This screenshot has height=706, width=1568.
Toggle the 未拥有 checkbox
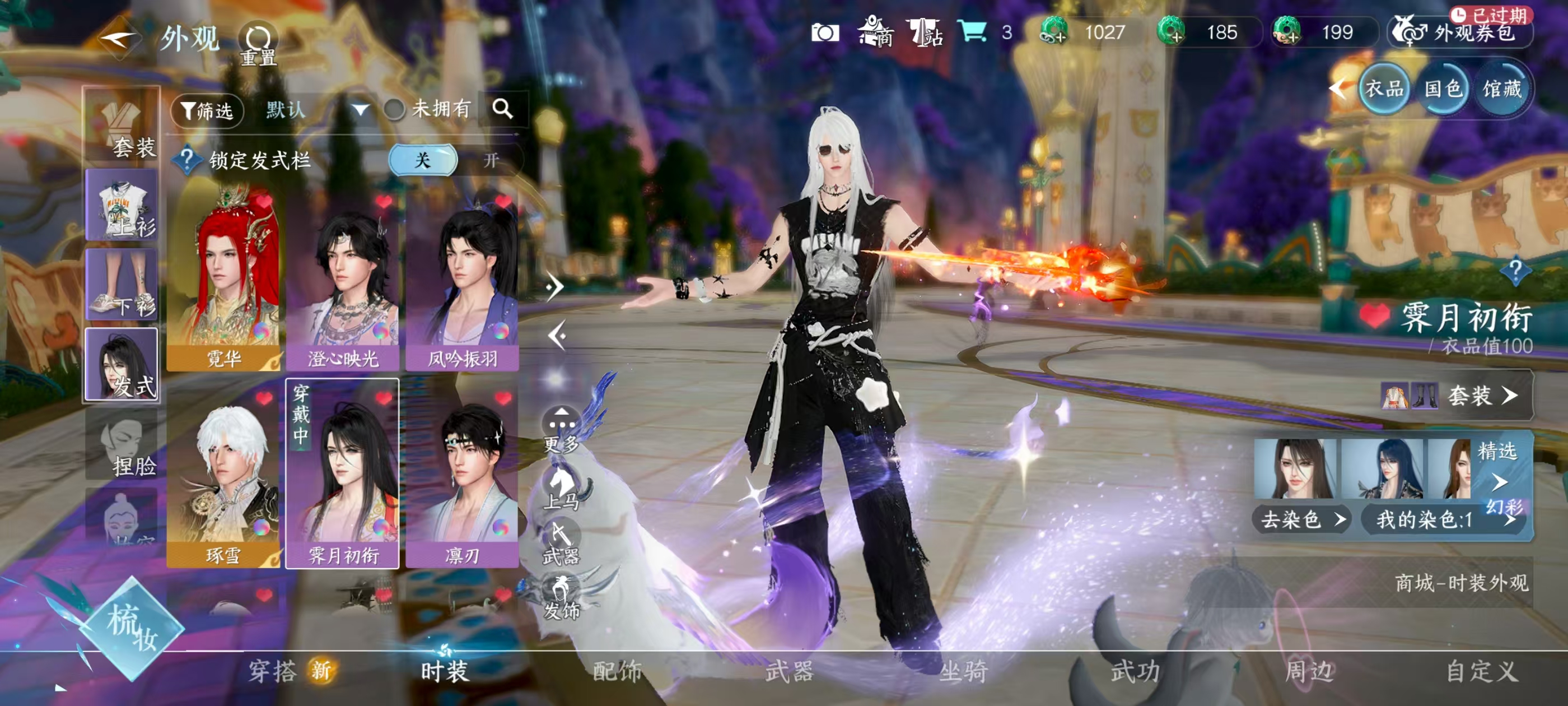coord(394,110)
